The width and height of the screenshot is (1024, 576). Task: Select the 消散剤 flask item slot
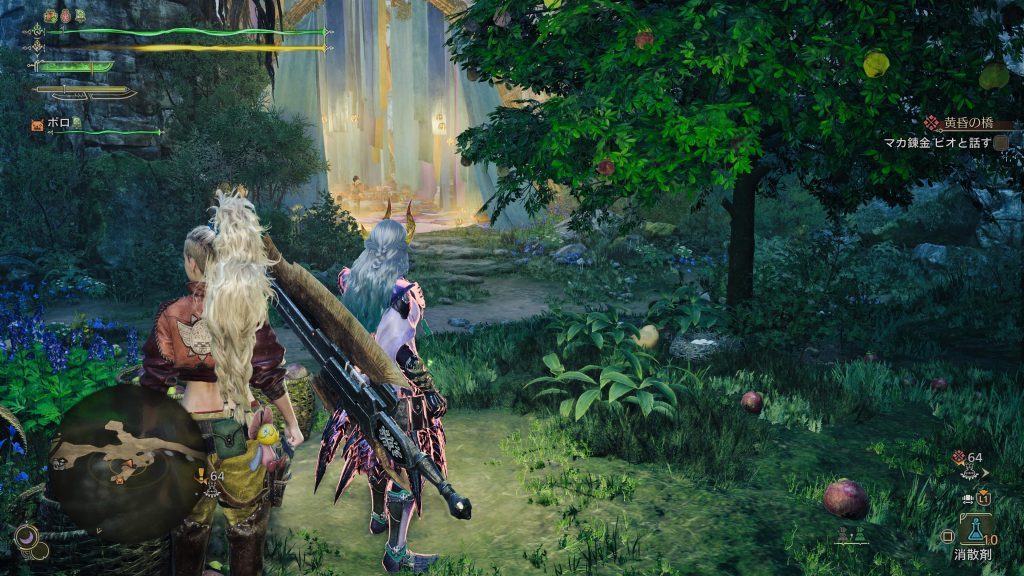[x=975, y=529]
